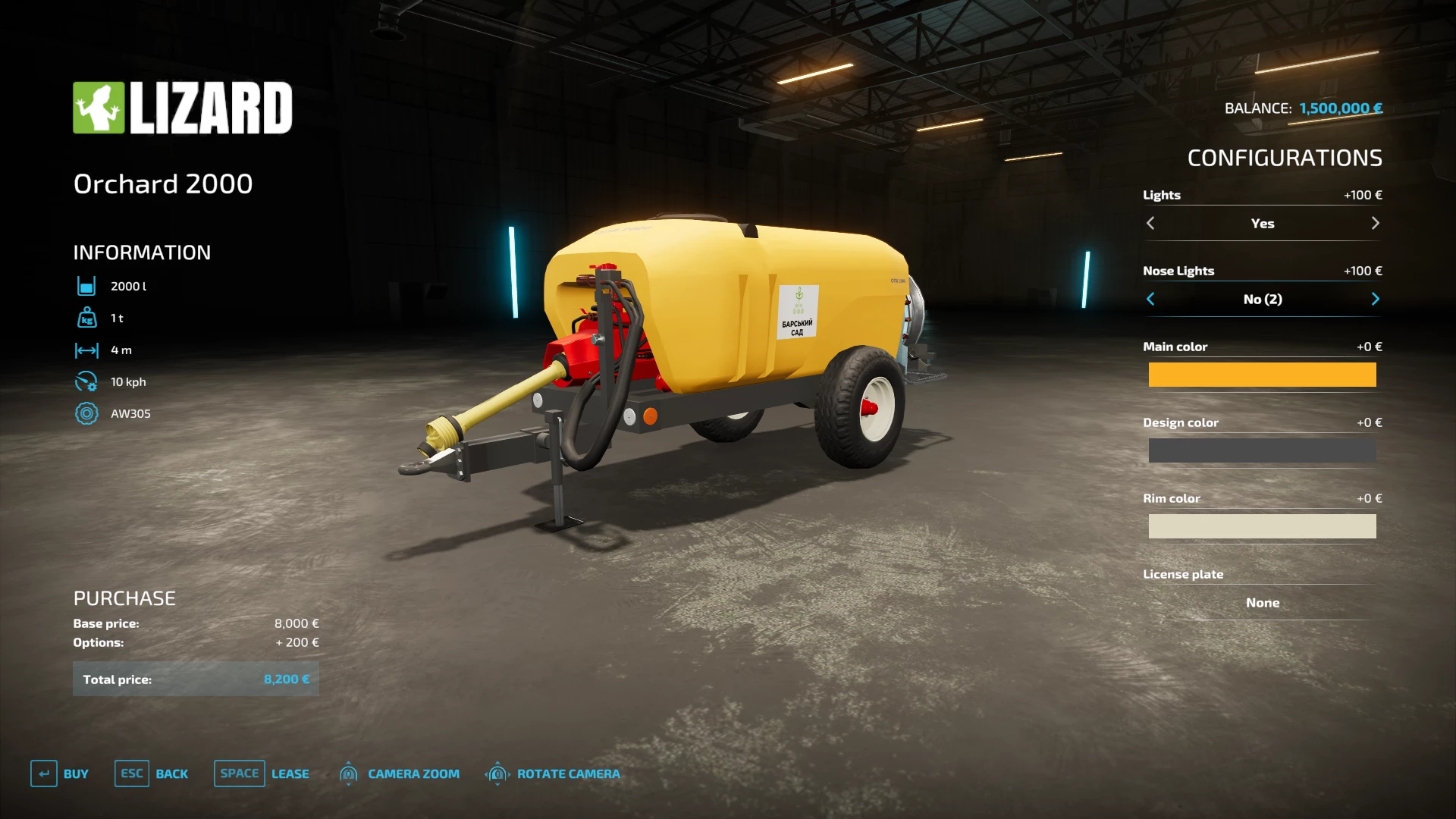The height and width of the screenshot is (819, 1456).
Task: Click the Total price field
Action: (196, 679)
